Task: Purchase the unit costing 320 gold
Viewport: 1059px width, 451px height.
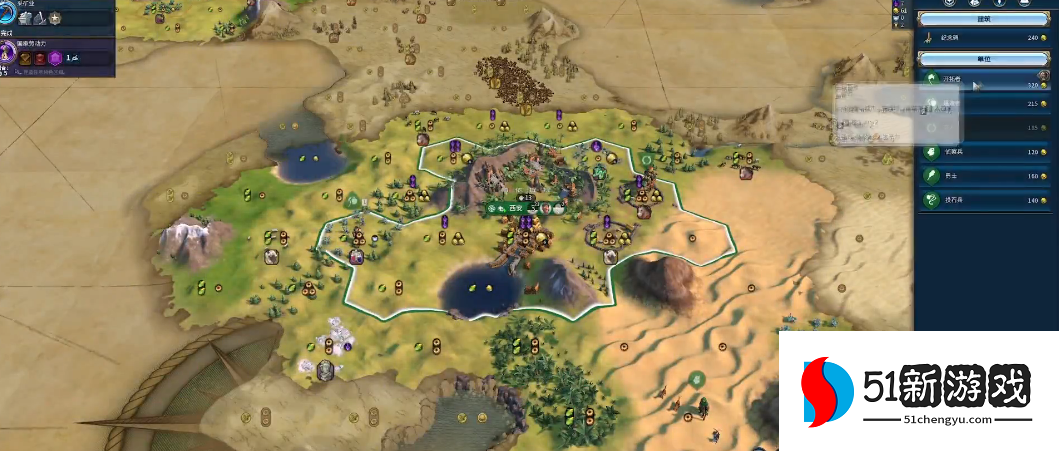Action: (986, 84)
